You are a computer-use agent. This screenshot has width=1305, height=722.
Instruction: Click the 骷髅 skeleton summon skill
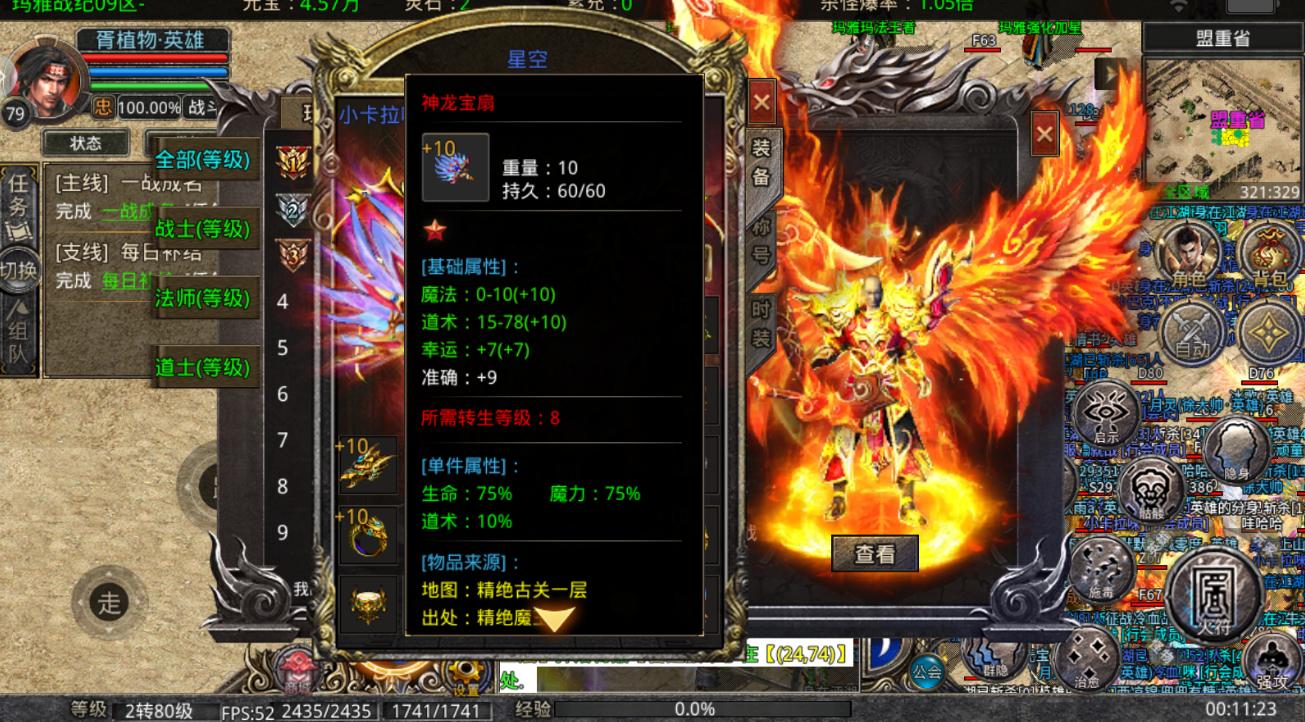[1151, 492]
